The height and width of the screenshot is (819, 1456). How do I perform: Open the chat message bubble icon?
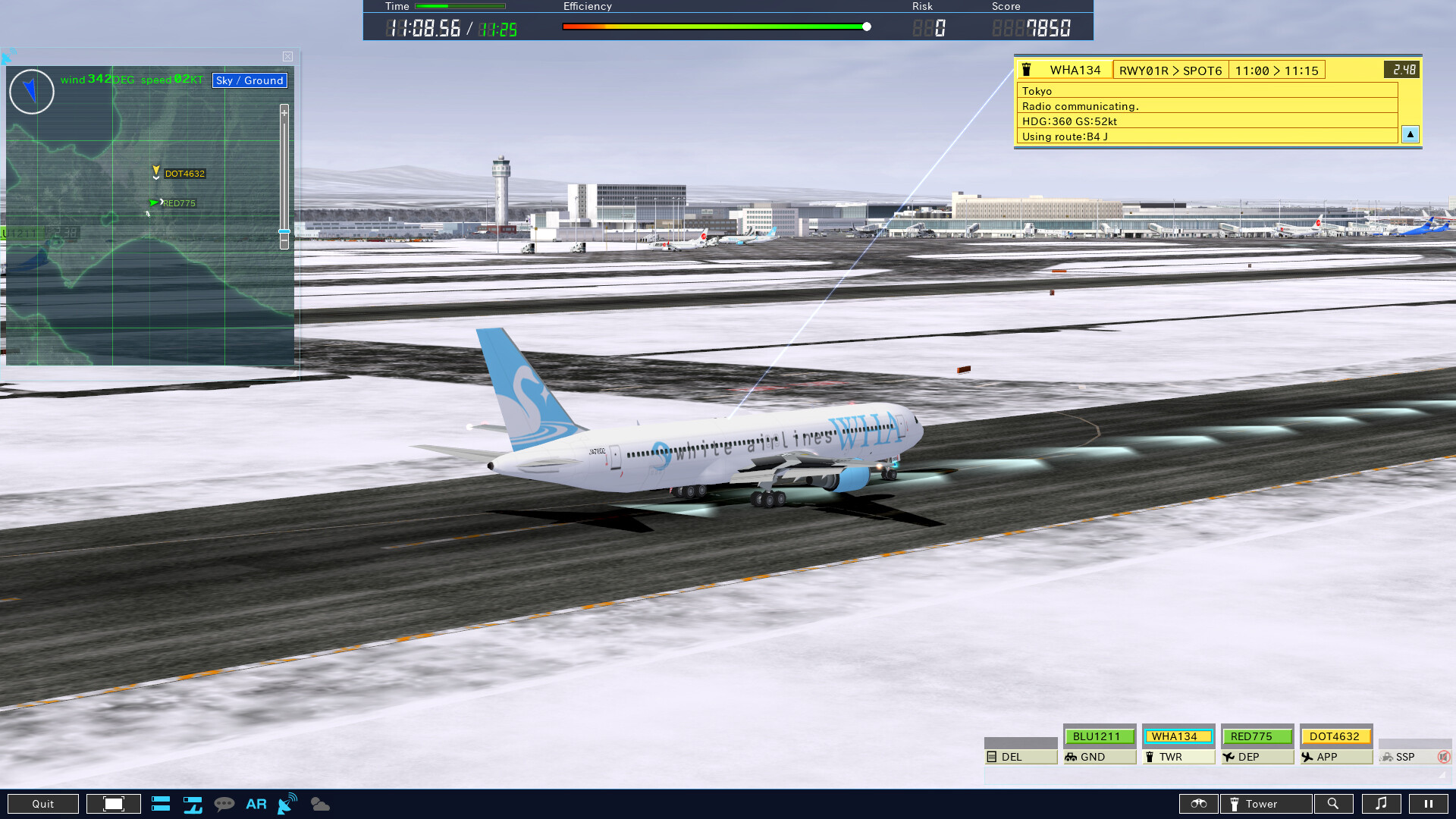coord(224,803)
